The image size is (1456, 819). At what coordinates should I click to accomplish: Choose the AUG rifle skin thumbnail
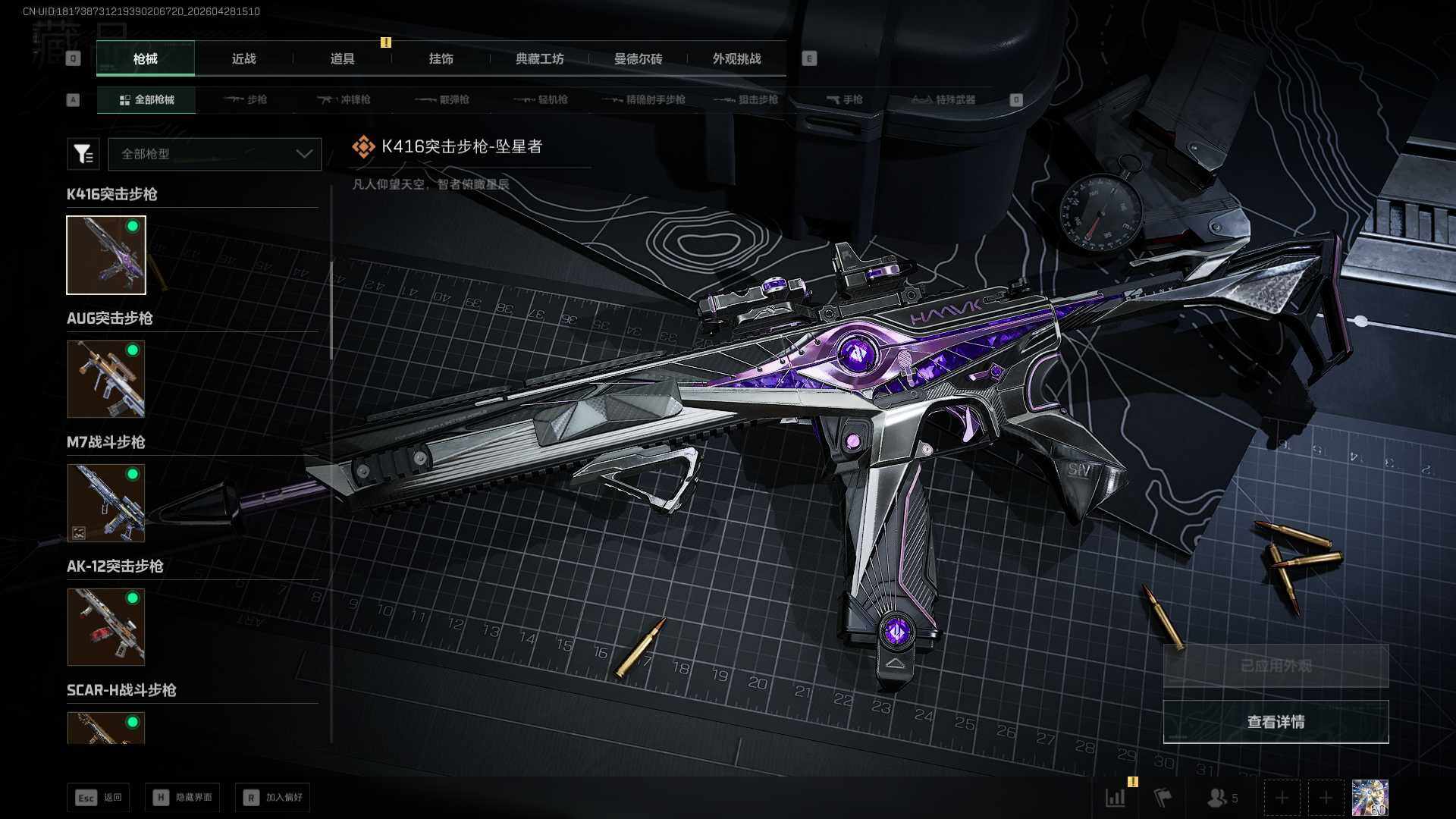pos(106,378)
